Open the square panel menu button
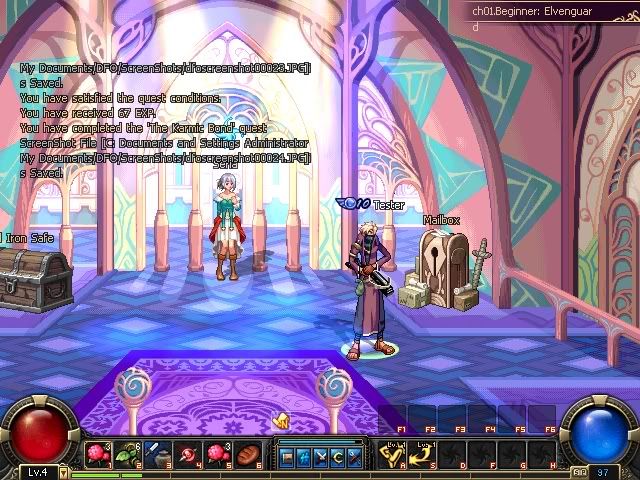 pos(286,457)
